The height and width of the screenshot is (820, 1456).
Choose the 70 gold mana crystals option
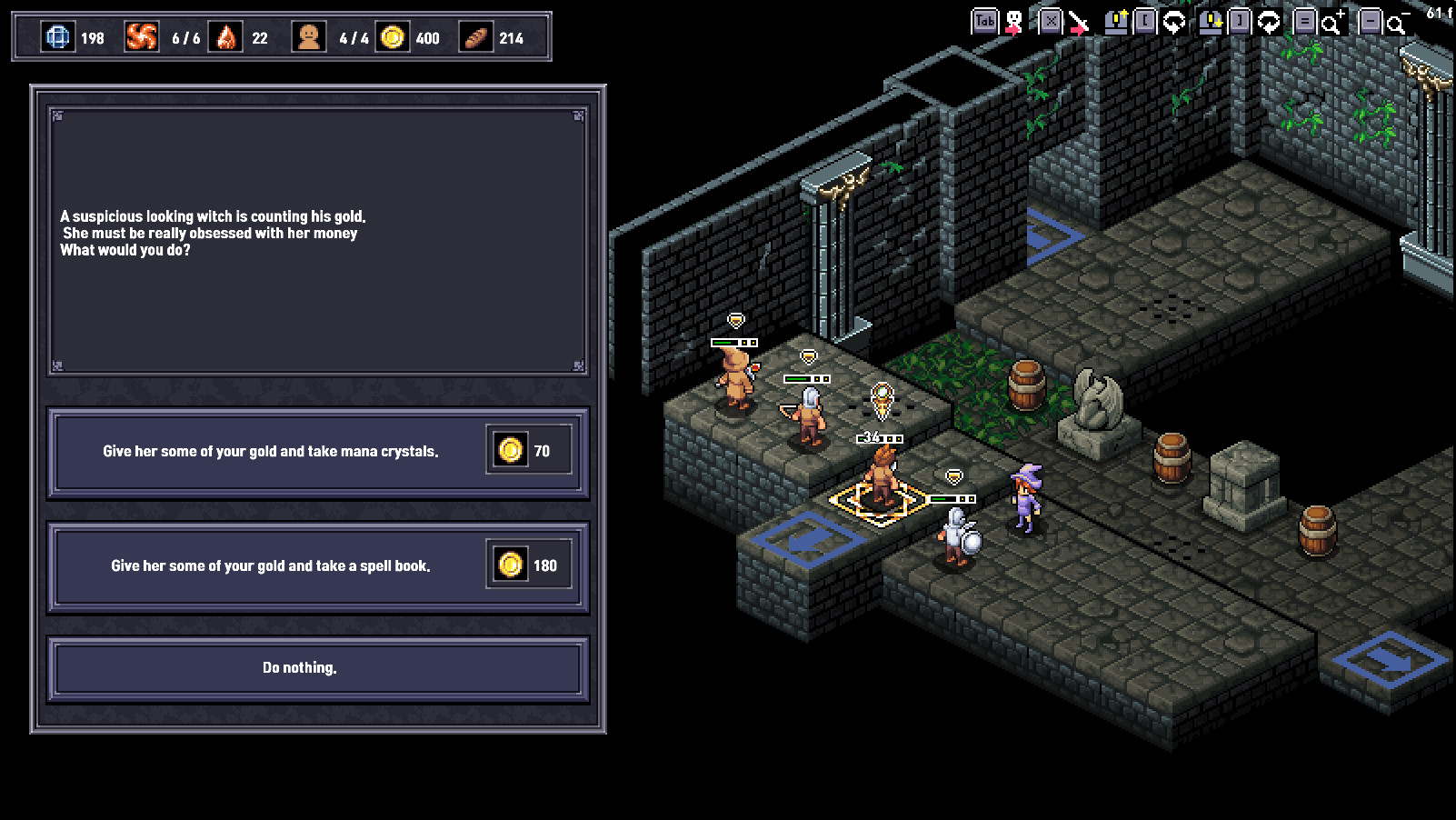pos(315,450)
